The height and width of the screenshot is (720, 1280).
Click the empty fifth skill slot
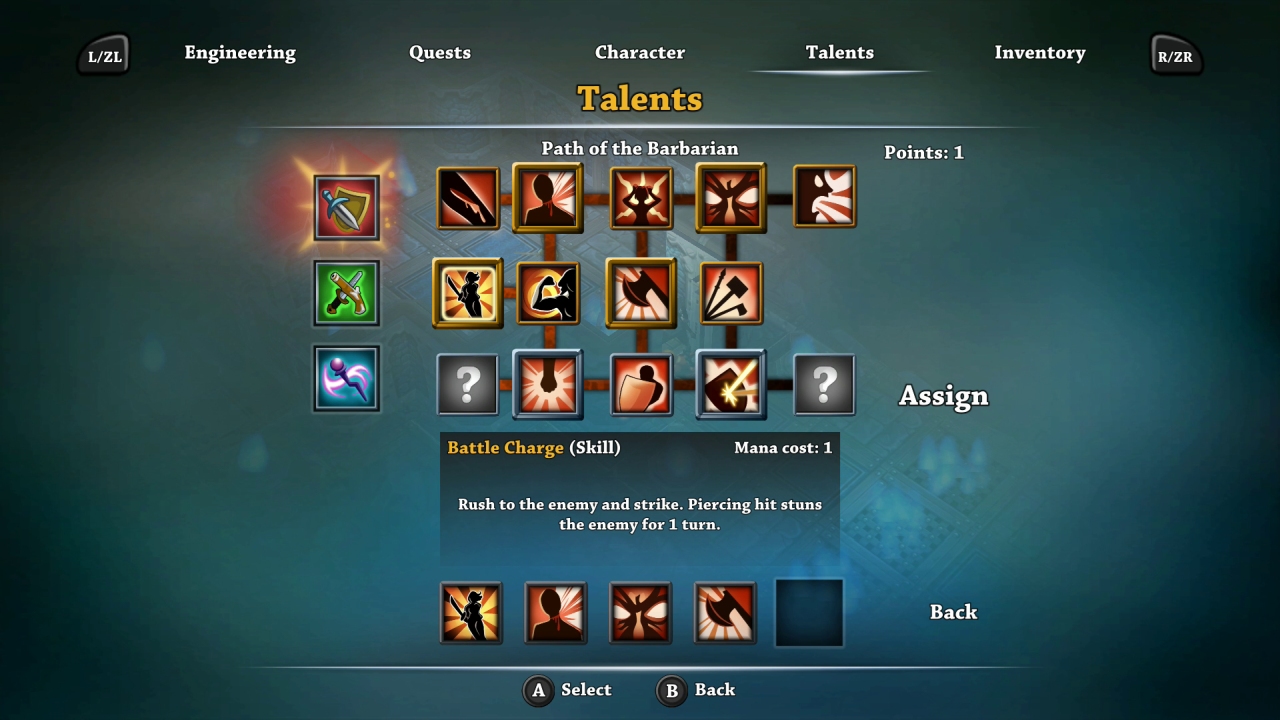point(808,612)
